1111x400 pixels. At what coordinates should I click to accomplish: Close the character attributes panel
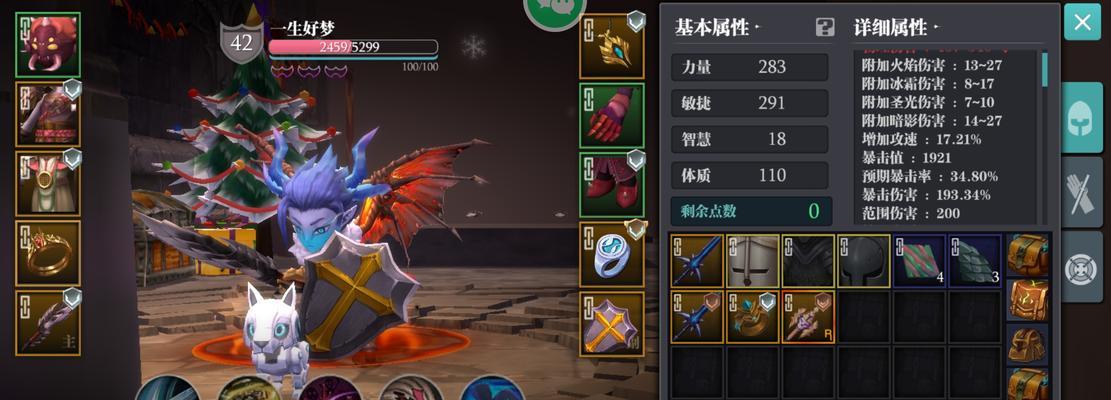click(1082, 22)
